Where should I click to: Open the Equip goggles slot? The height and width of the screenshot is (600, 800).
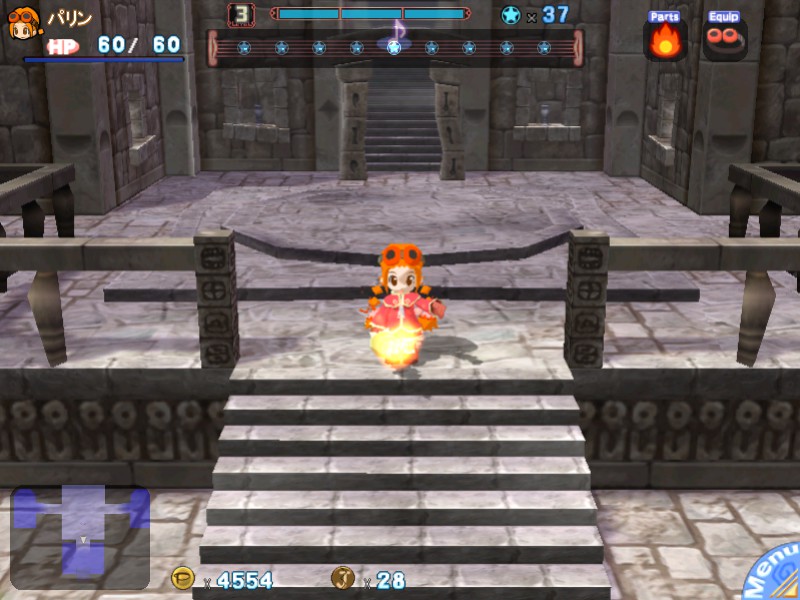[x=724, y=38]
